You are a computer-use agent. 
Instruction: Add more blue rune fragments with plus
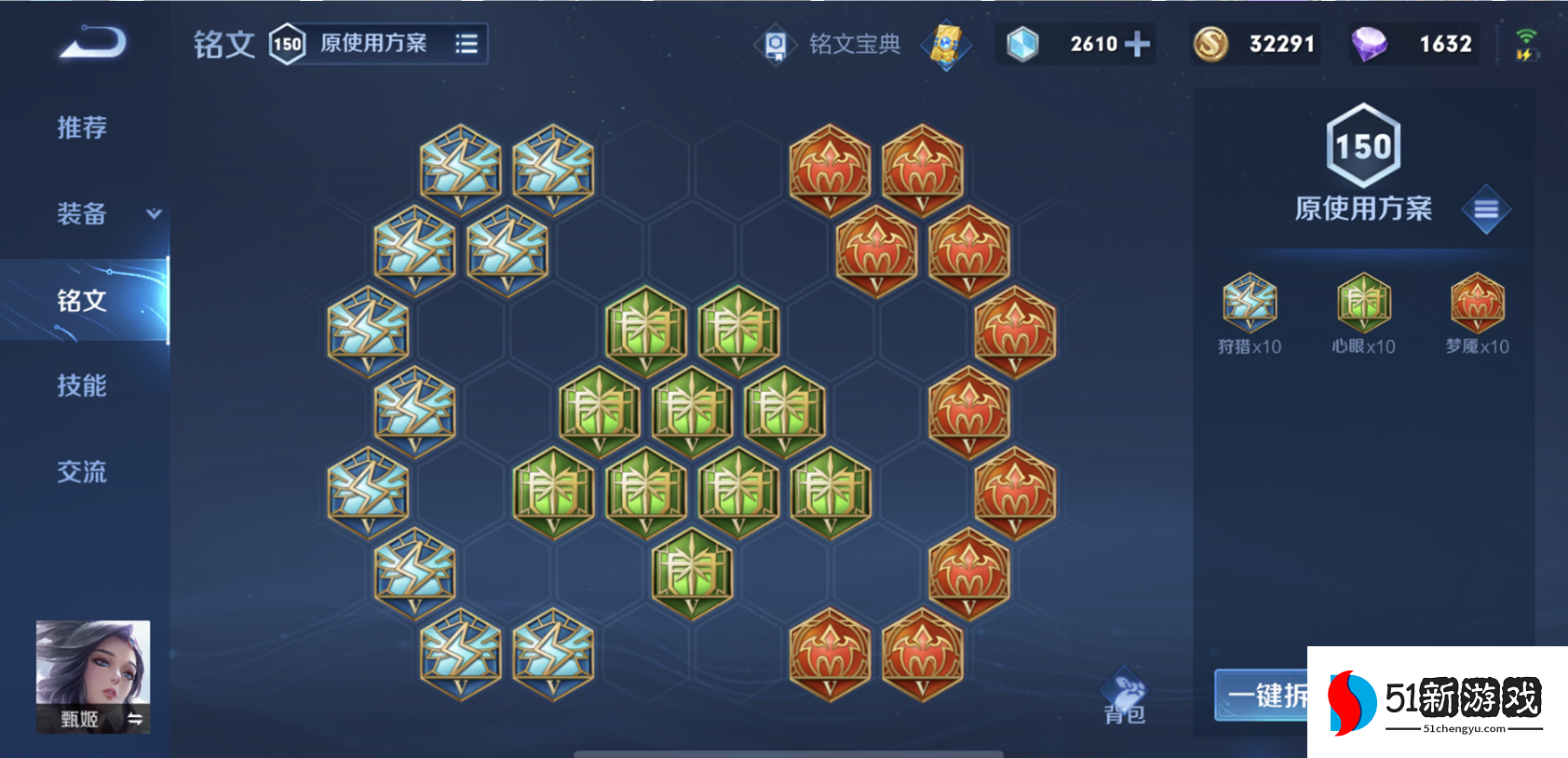pos(1137,44)
